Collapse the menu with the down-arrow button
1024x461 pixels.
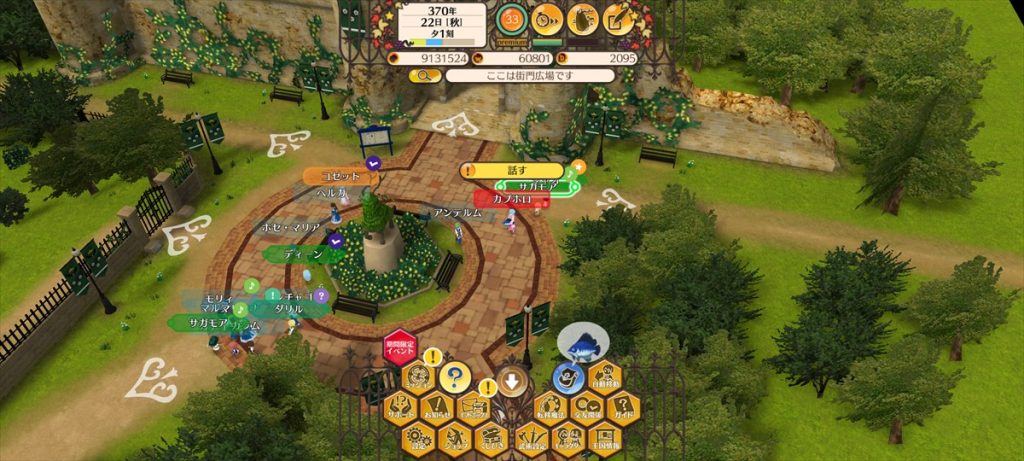pos(512,381)
